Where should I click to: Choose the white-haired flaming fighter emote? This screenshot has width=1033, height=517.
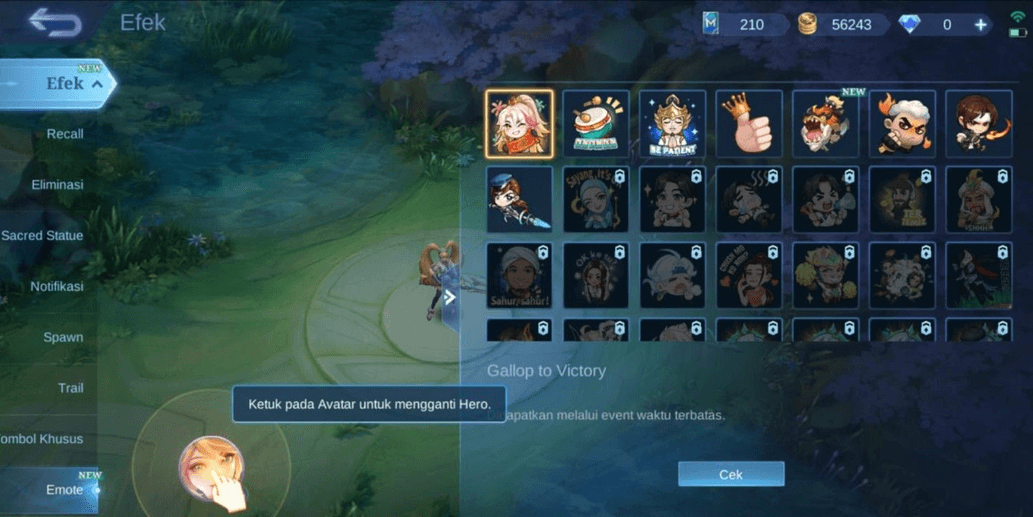pyautogui.click(x=902, y=124)
